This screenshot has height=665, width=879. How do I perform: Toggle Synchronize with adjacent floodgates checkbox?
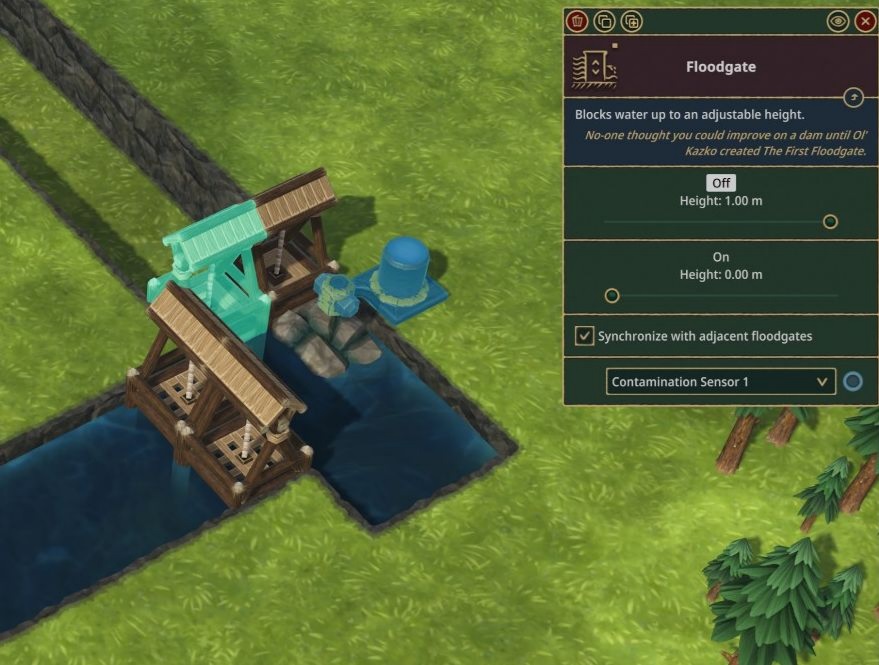pyautogui.click(x=584, y=336)
